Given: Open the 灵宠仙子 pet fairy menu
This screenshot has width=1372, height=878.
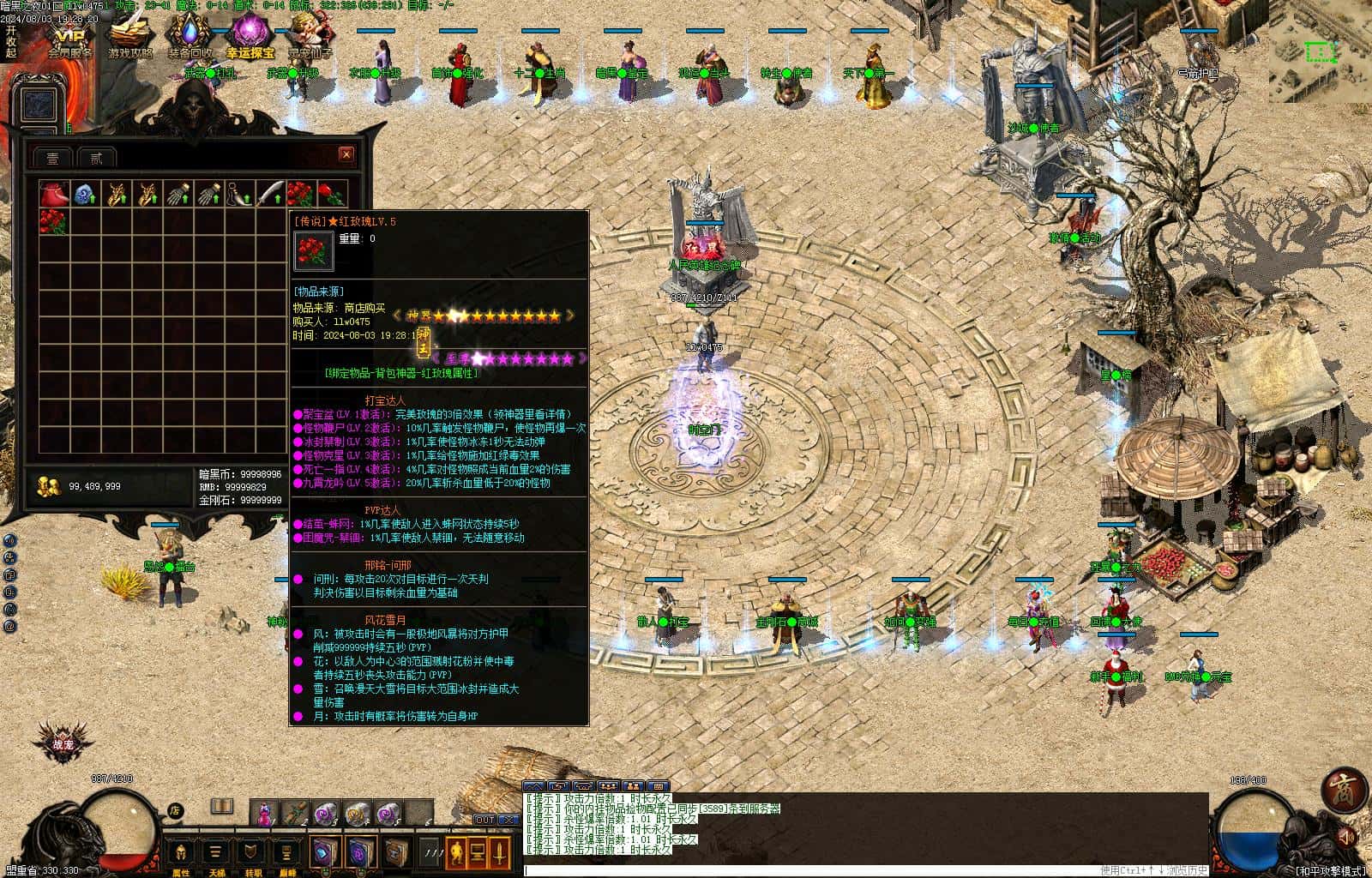Looking at the screenshot, I should (x=309, y=38).
